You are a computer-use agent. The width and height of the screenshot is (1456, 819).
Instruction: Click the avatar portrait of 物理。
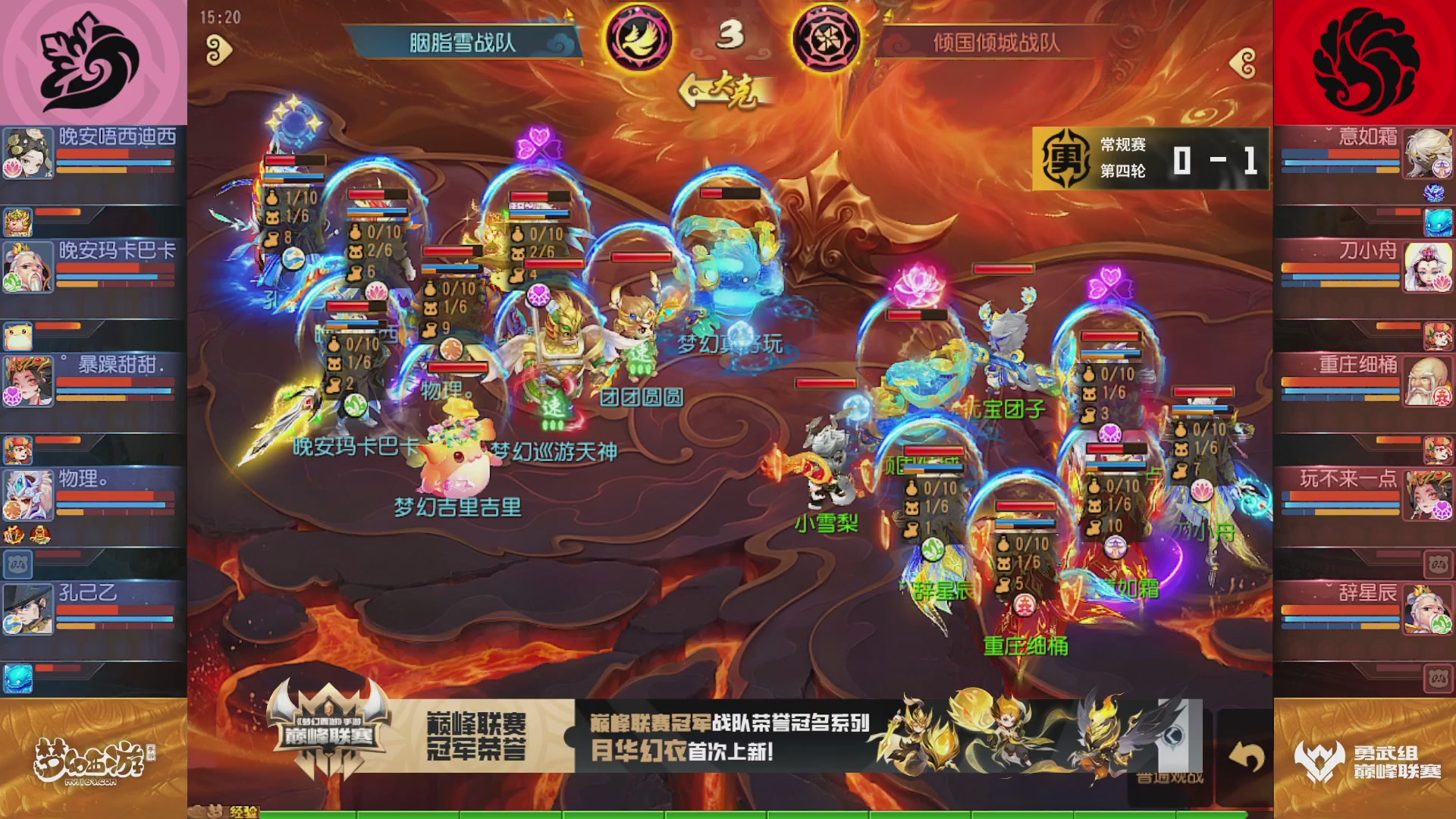[x=28, y=494]
